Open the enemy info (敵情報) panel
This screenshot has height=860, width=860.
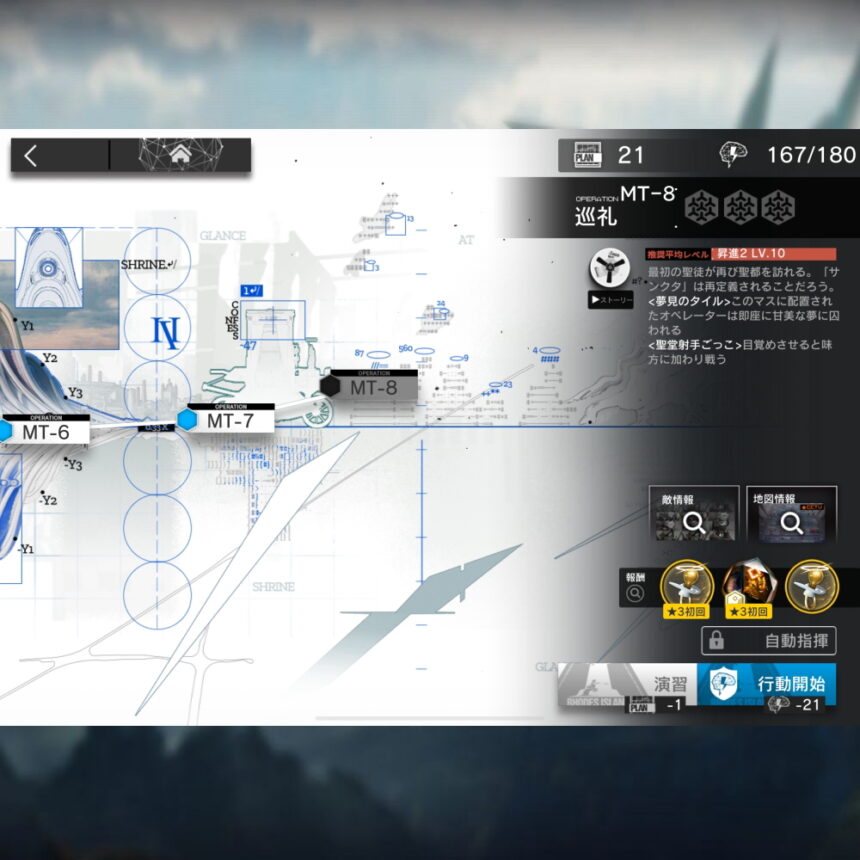(x=693, y=514)
